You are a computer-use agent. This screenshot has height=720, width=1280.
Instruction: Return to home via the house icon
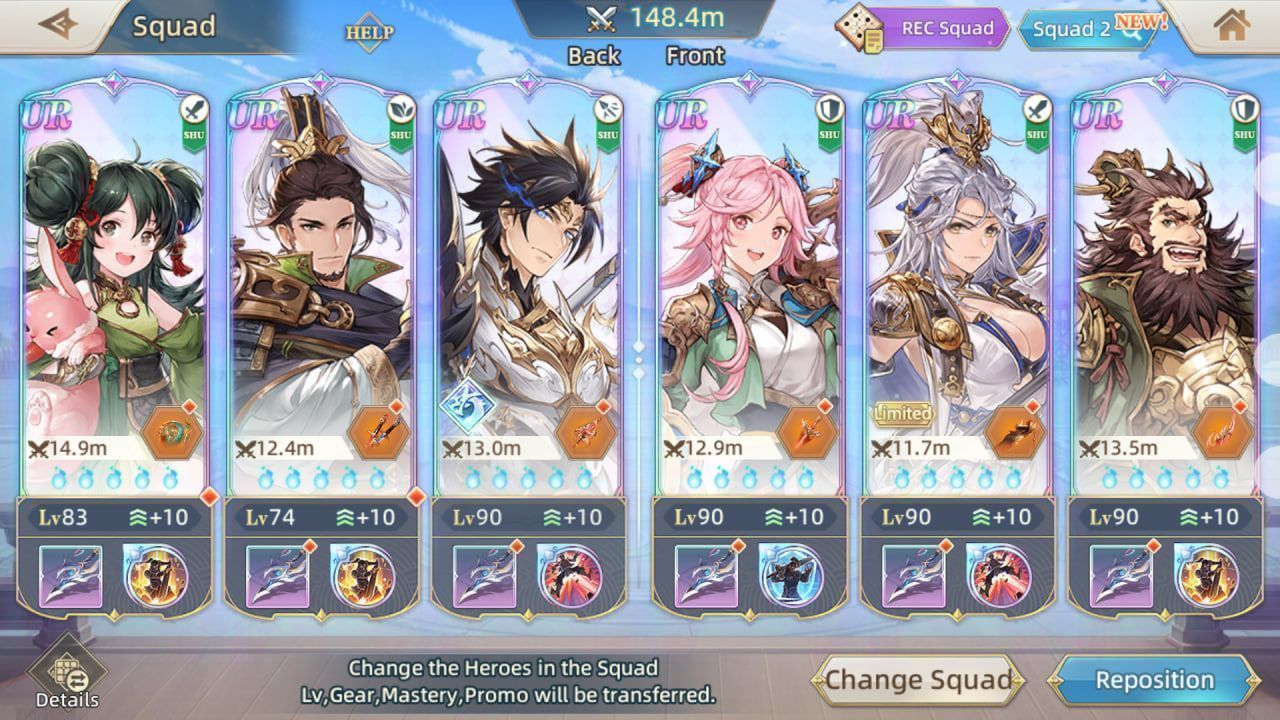1231,26
